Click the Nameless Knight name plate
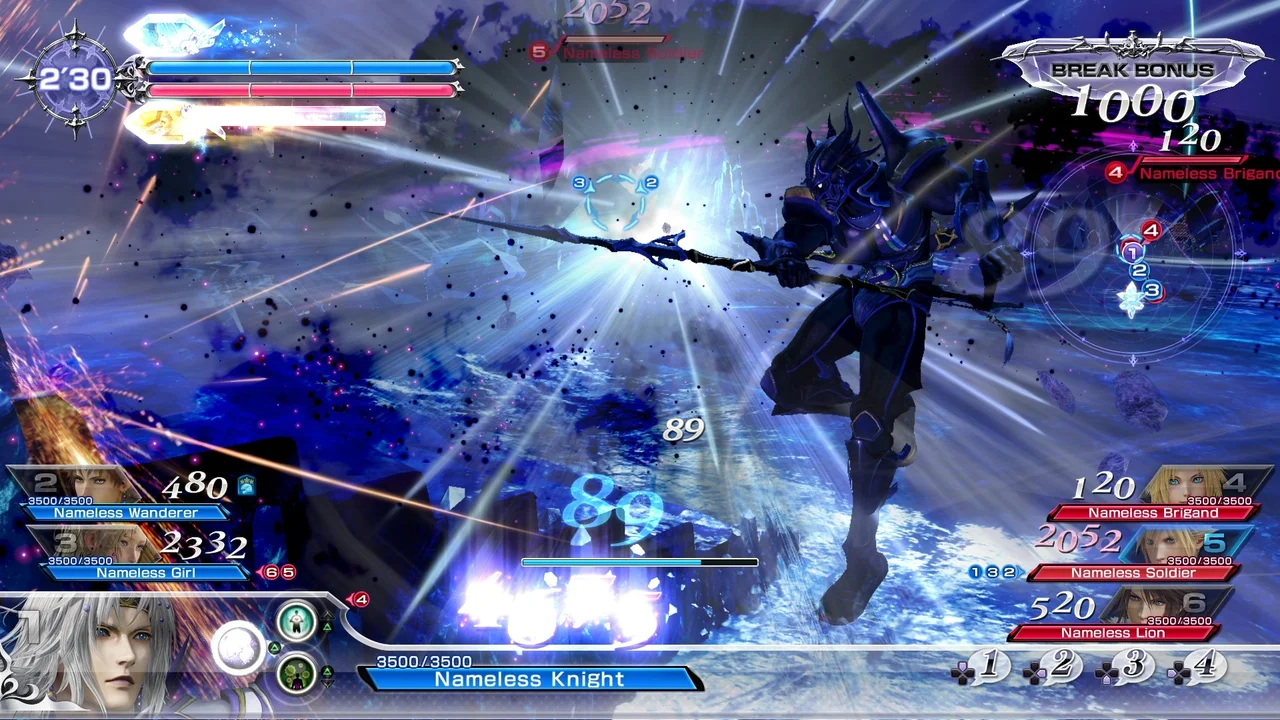This screenshot has height=720, width=1280. click(x=530, y=679)
